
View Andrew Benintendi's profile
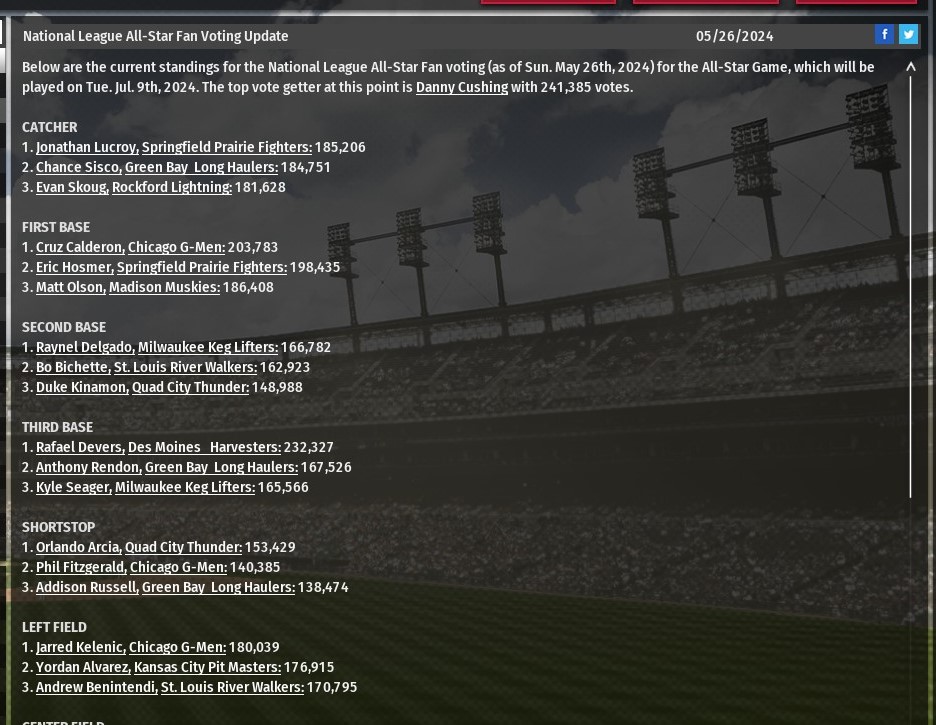coord(96,687)
